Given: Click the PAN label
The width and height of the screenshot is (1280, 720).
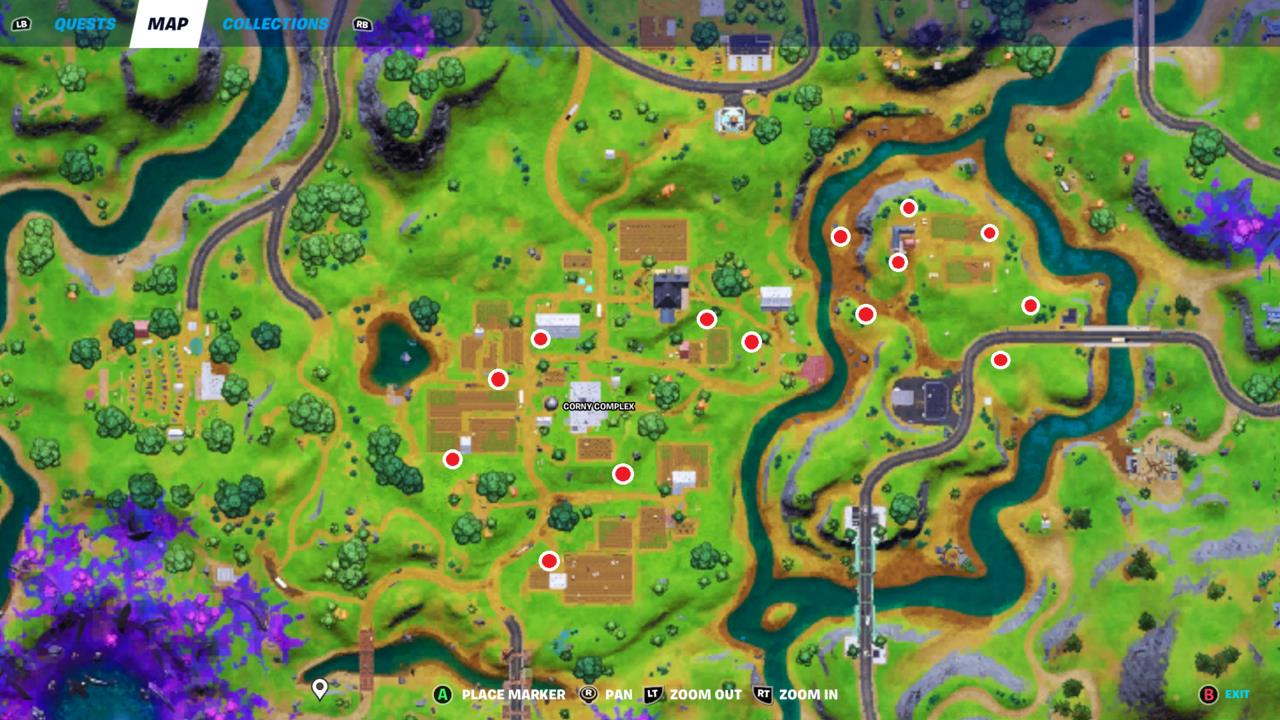Looking at the screenshot, I should click(619, 692).
